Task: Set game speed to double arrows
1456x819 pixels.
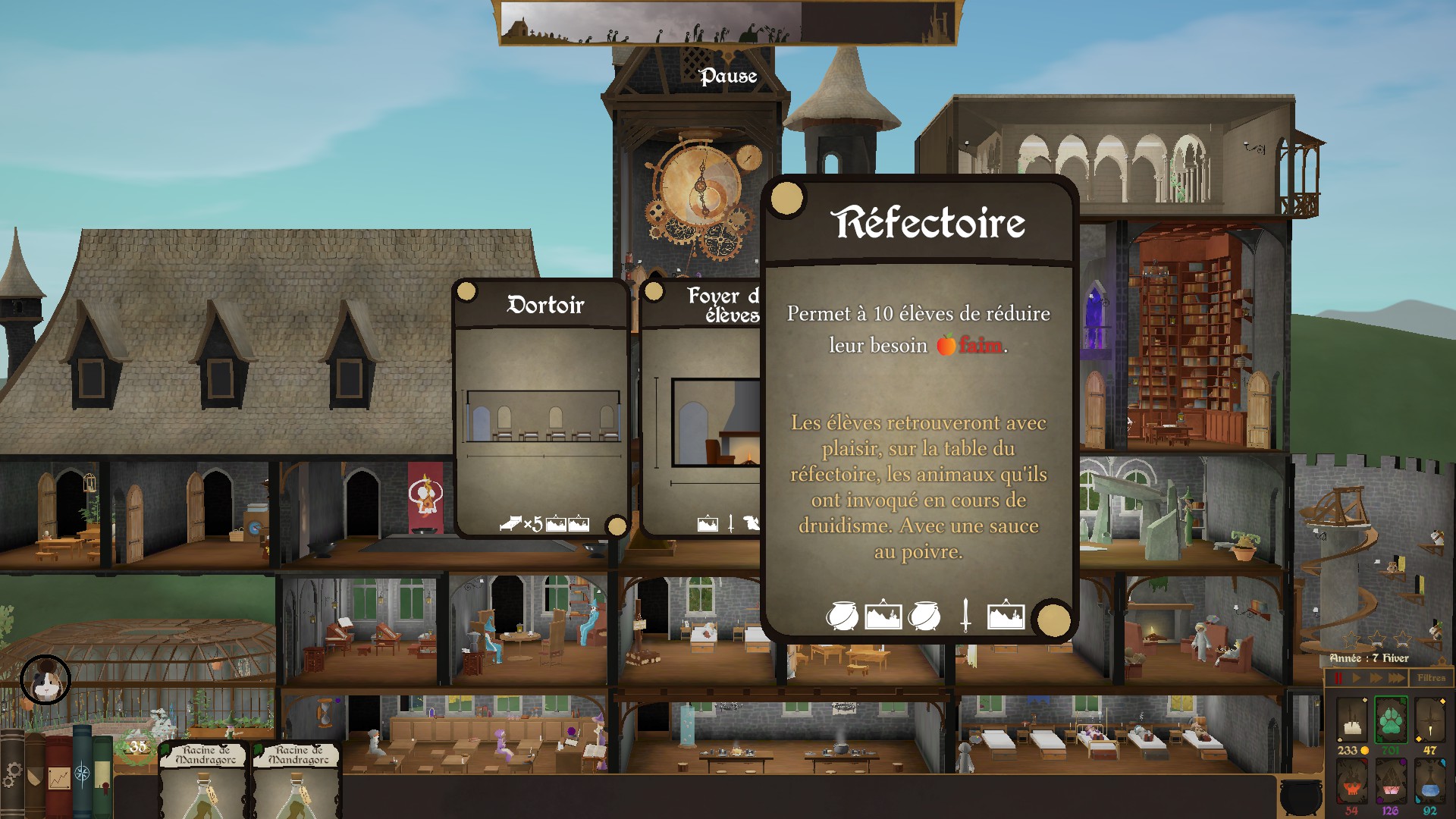Action: [x=1376, y=678]
